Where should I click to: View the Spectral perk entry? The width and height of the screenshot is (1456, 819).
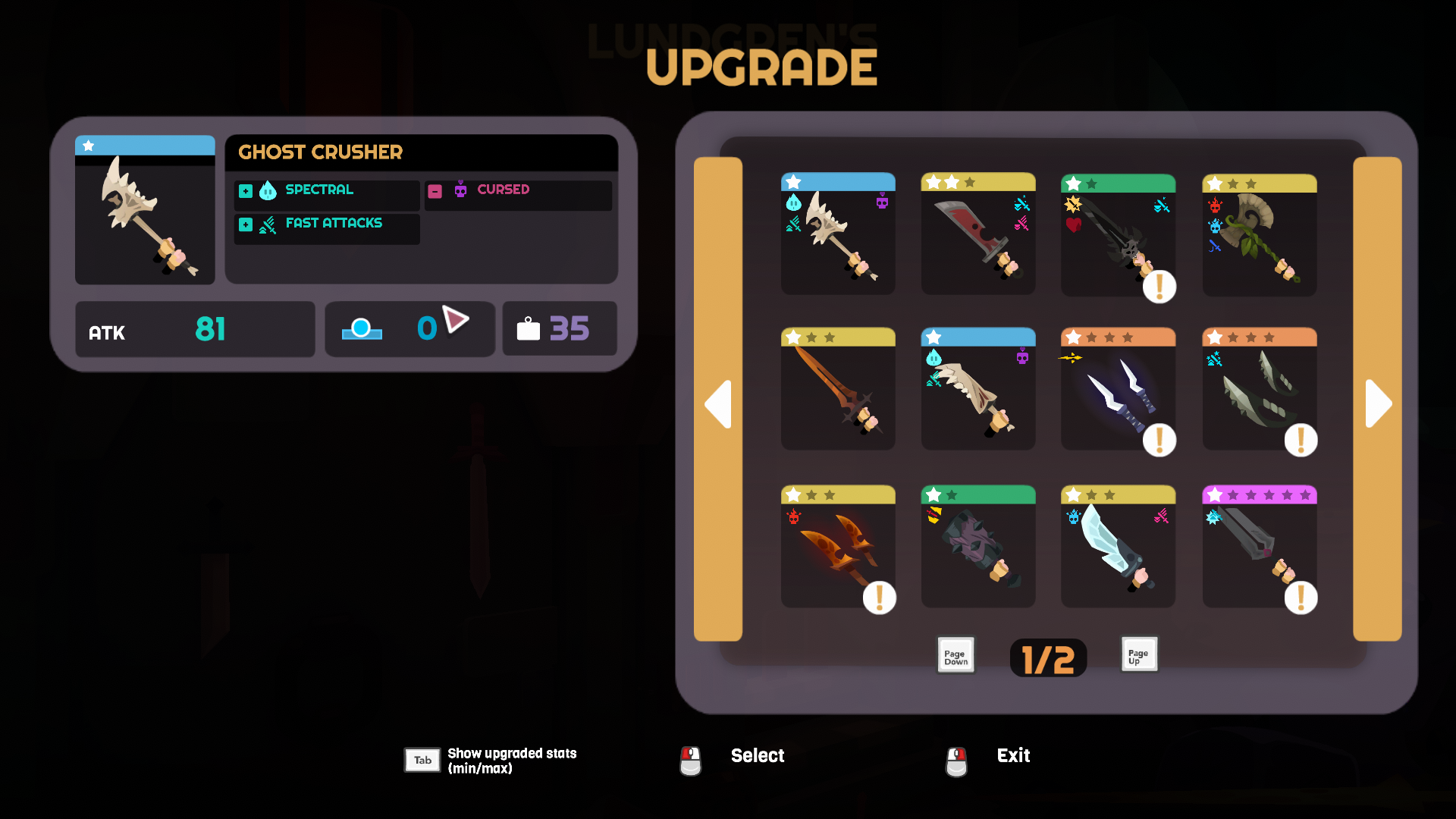click(327, 191)
